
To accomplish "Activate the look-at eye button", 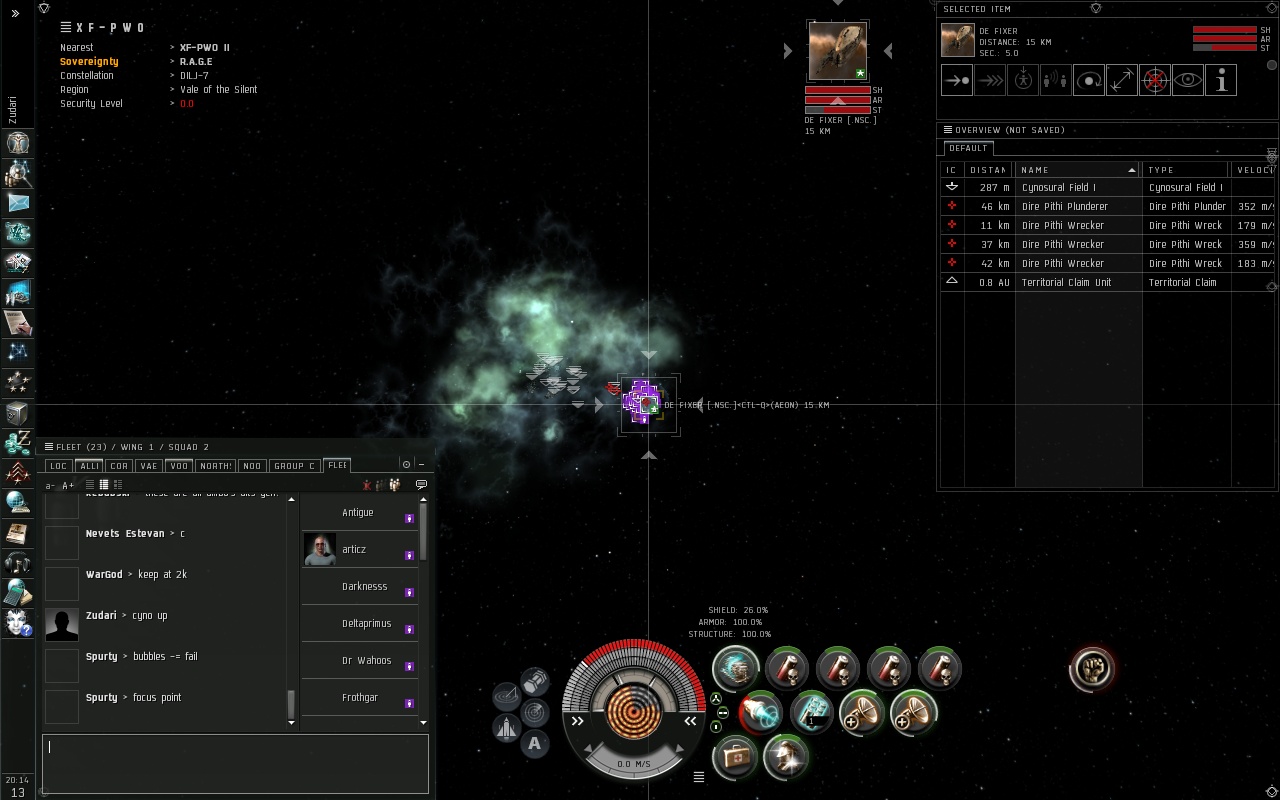I will (x=1188, y=80).
